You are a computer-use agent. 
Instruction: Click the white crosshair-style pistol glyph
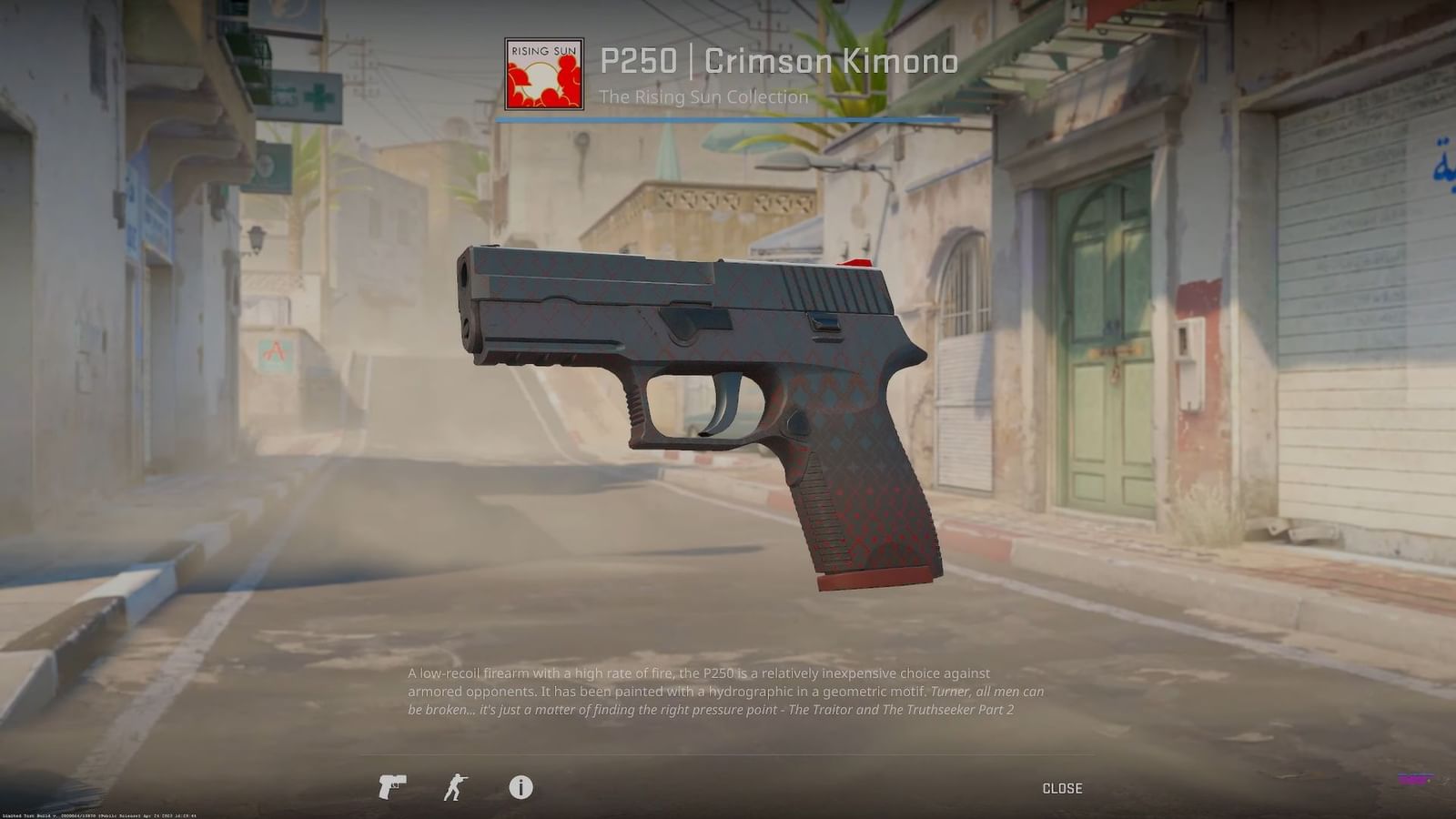pyautogui.click(x=391, y=786)
